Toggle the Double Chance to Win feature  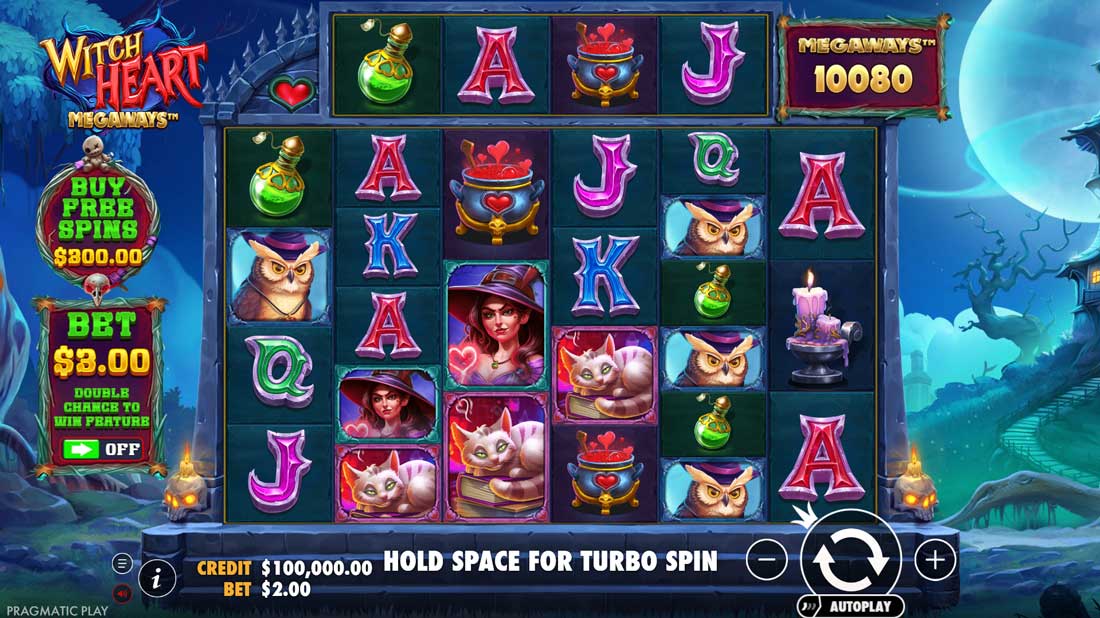click(x=101, y=448)
